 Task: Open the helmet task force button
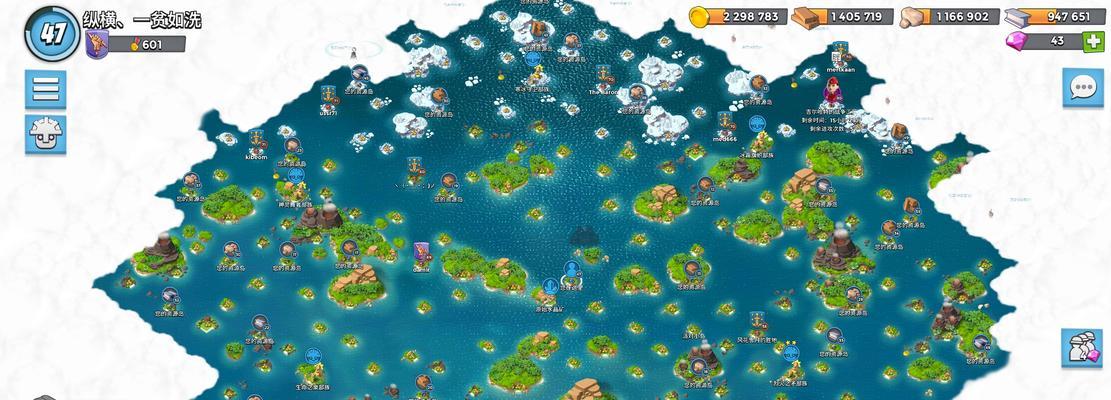pyautogui.click(x=45, y=133)
